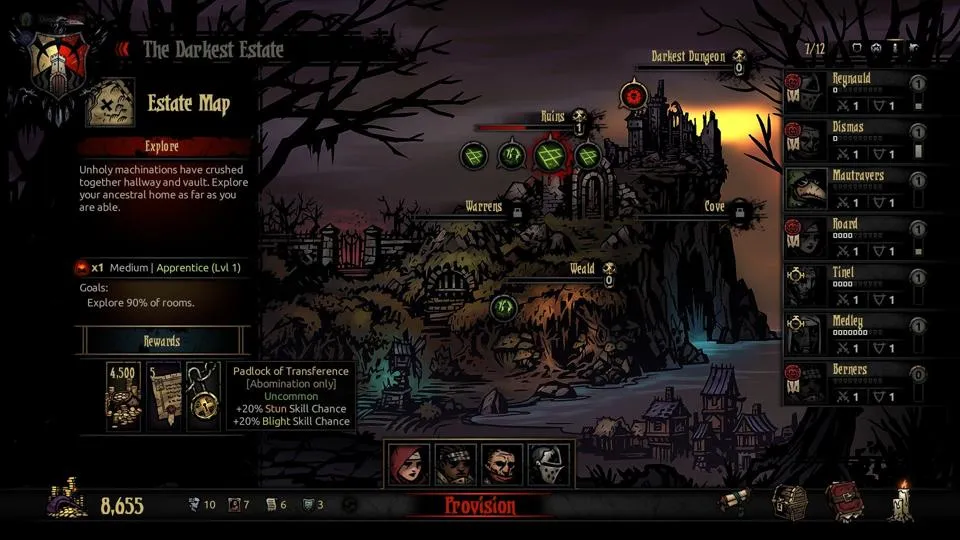The height and width of the screenshot is (540, 960).
Task: Go back with the red arrow
Action: click(123, 49)
